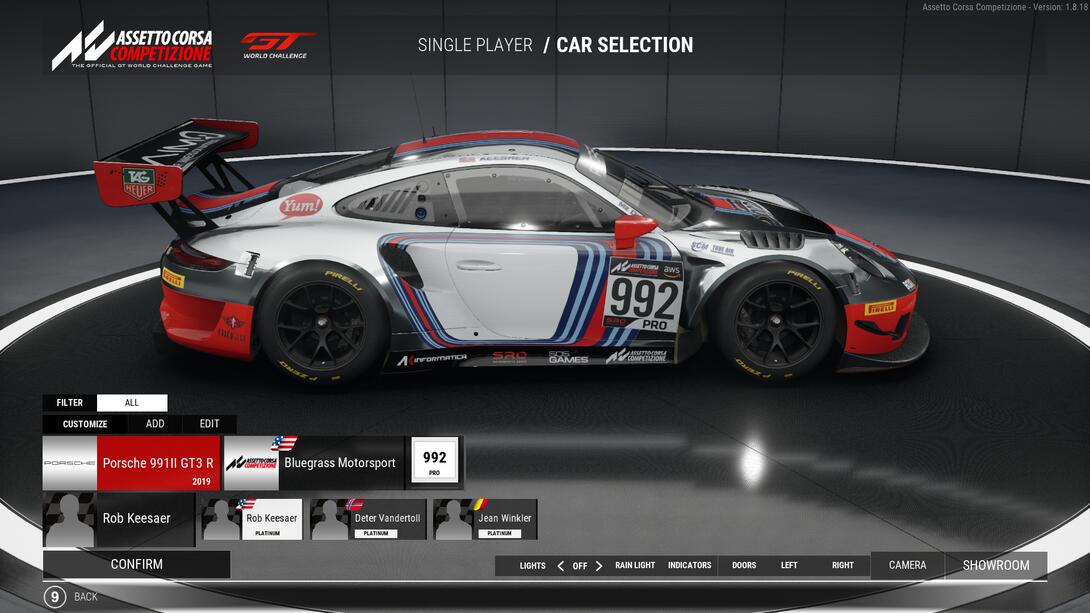This screenshot has width=1090, height=613.
Task: Click the EDIT customize button
Action: point(209,424)
